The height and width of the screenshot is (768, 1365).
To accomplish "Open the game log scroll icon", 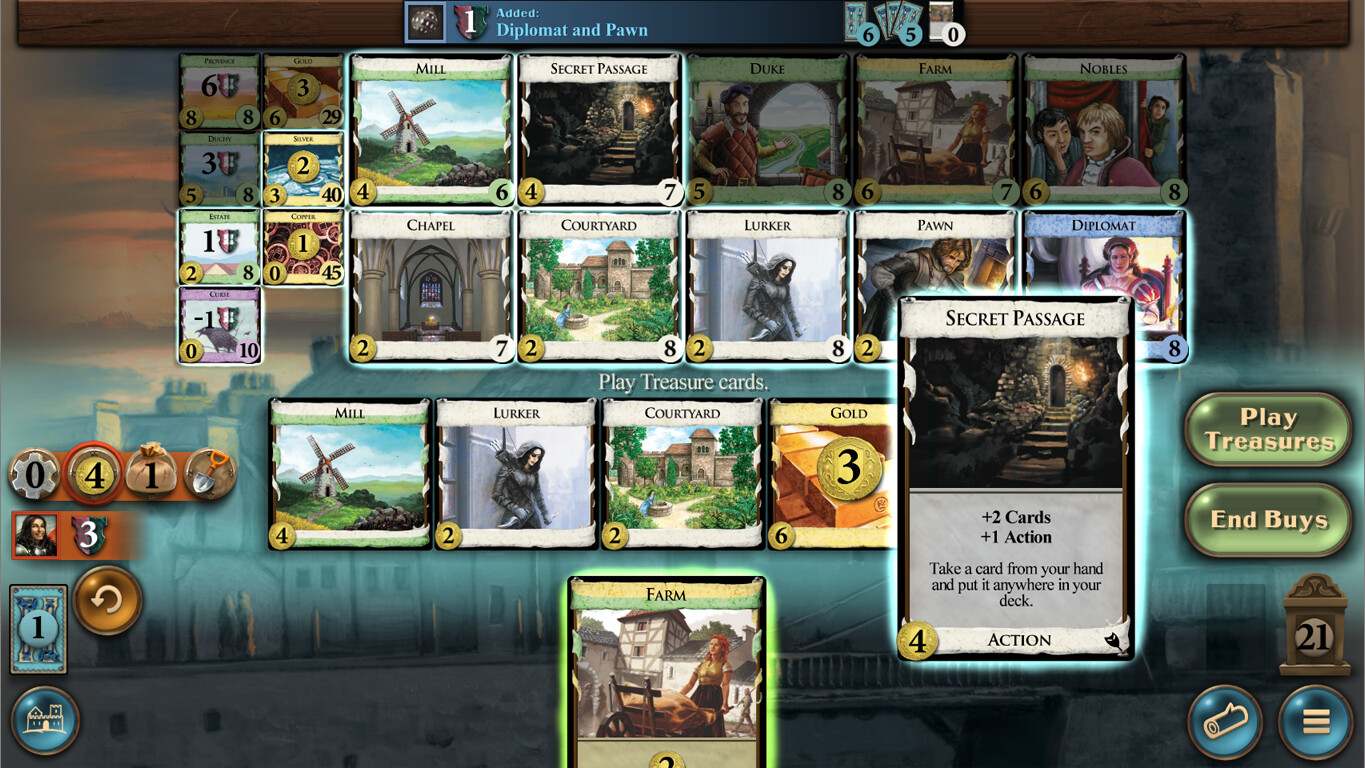I will [1226, 722].
